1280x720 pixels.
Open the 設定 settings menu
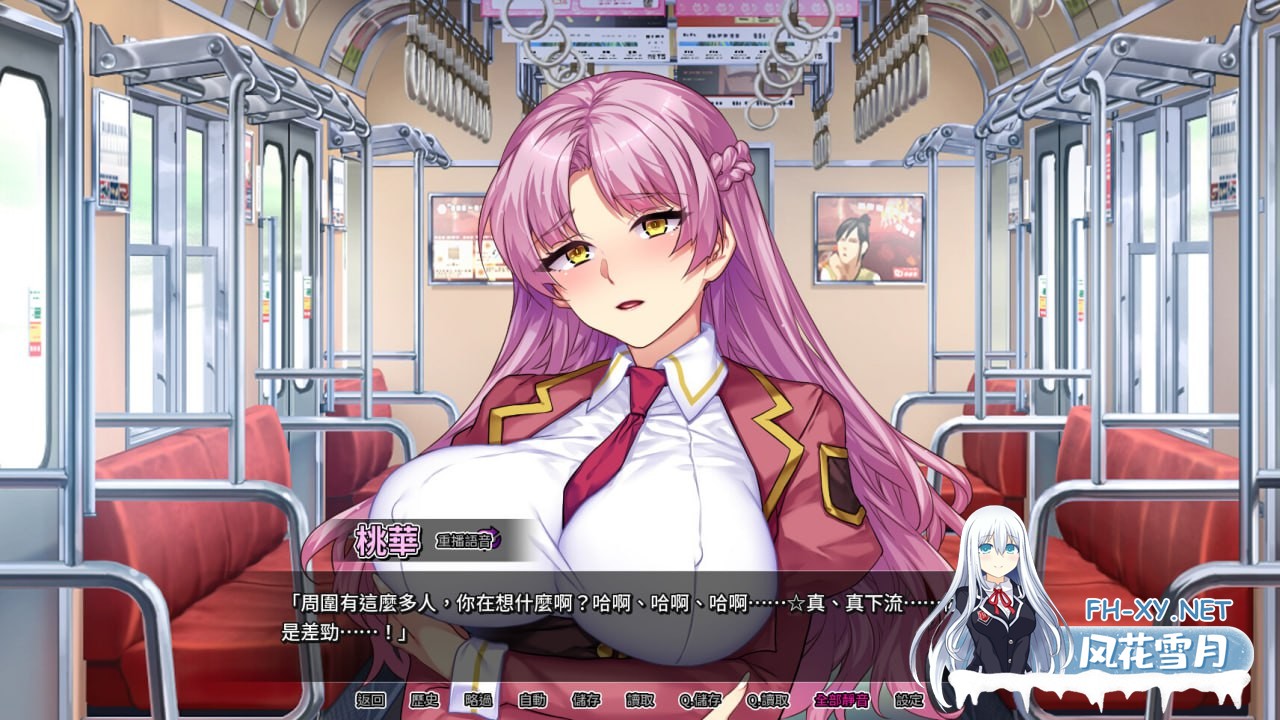point(911,703)
